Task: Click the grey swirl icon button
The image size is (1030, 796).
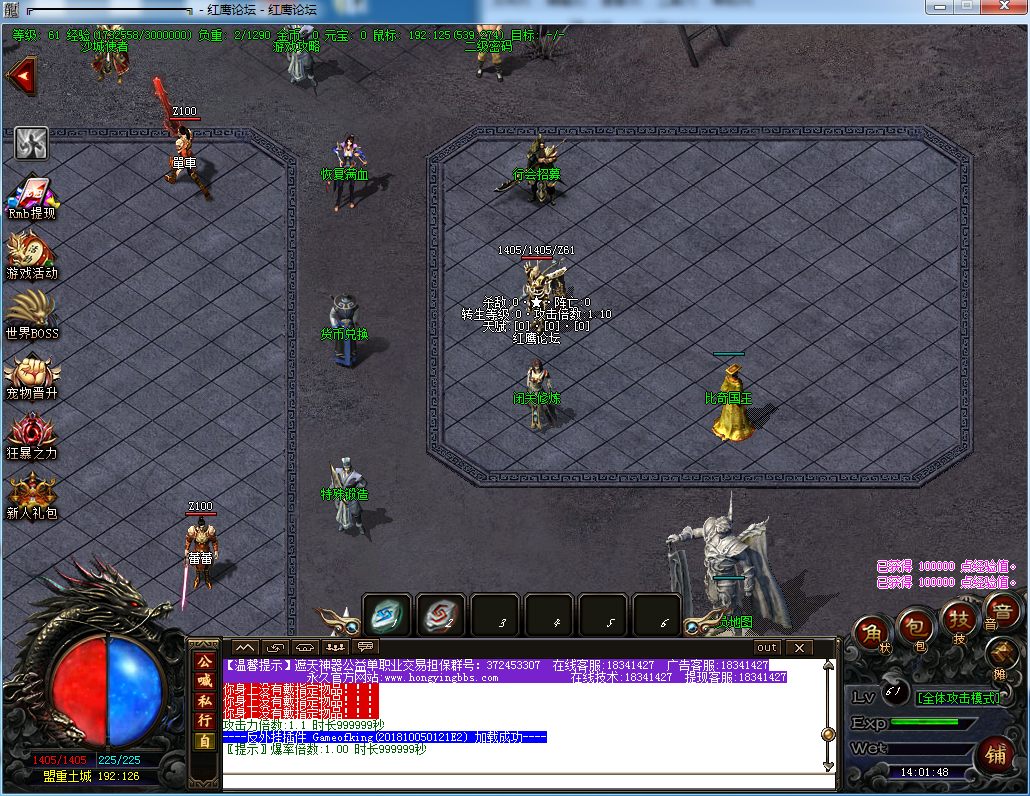Action: [32, 143]
